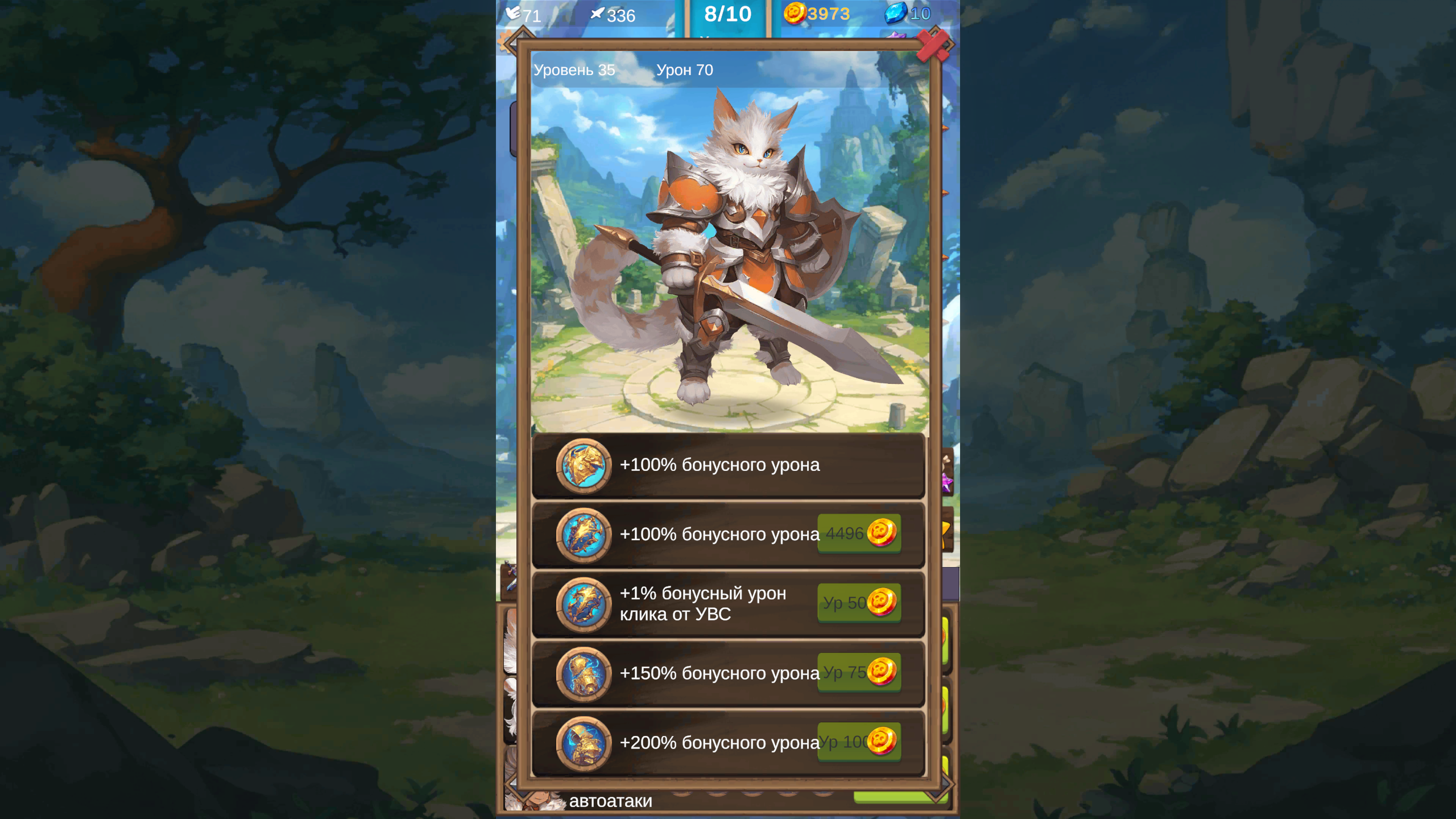The image size is (1456, 819).
Task: Click the 8/10 stage progress indicator
Action: tap(728, 14)
